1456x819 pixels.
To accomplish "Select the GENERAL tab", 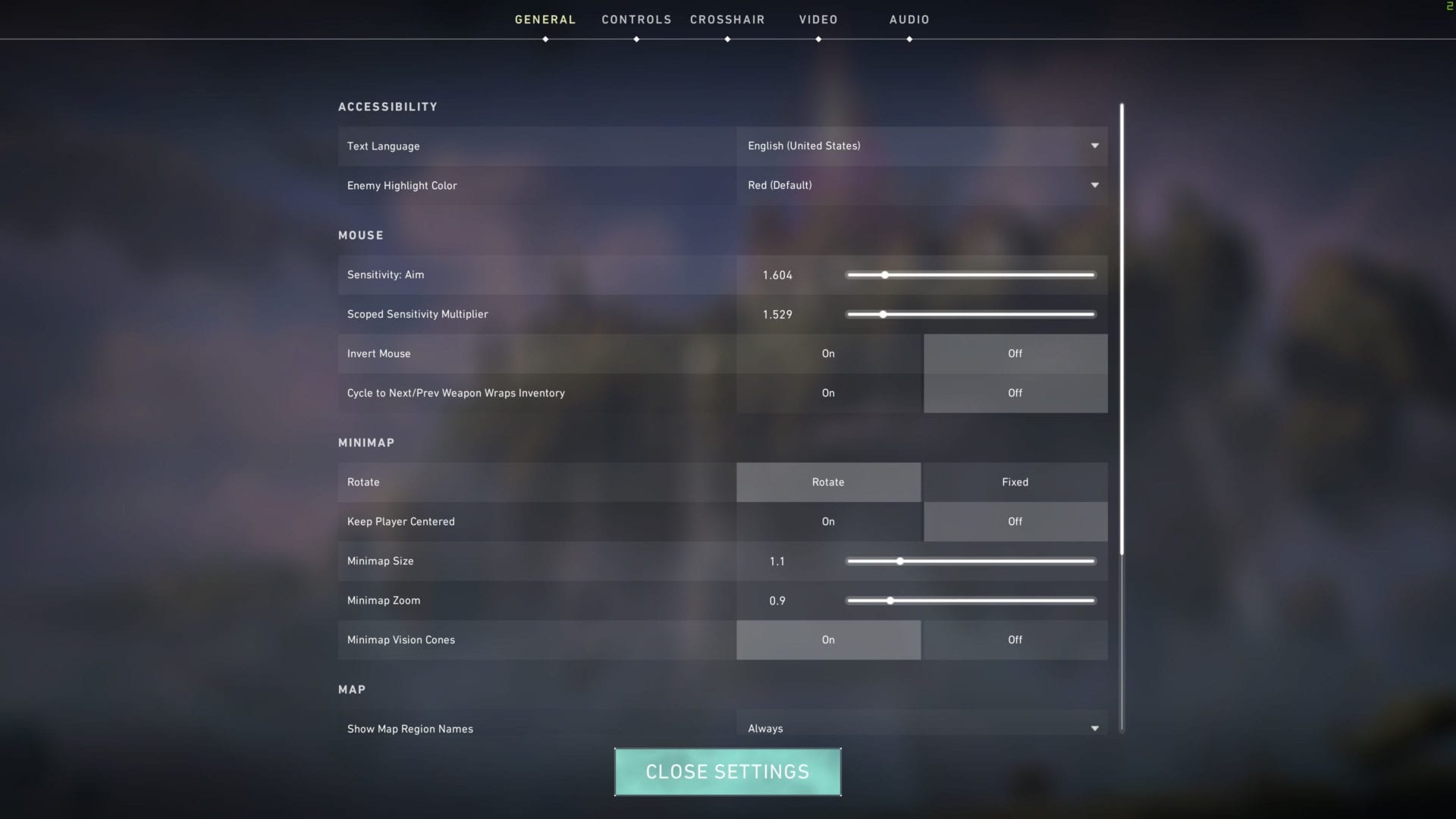I will pyautogui.click(x=544, y=19).
